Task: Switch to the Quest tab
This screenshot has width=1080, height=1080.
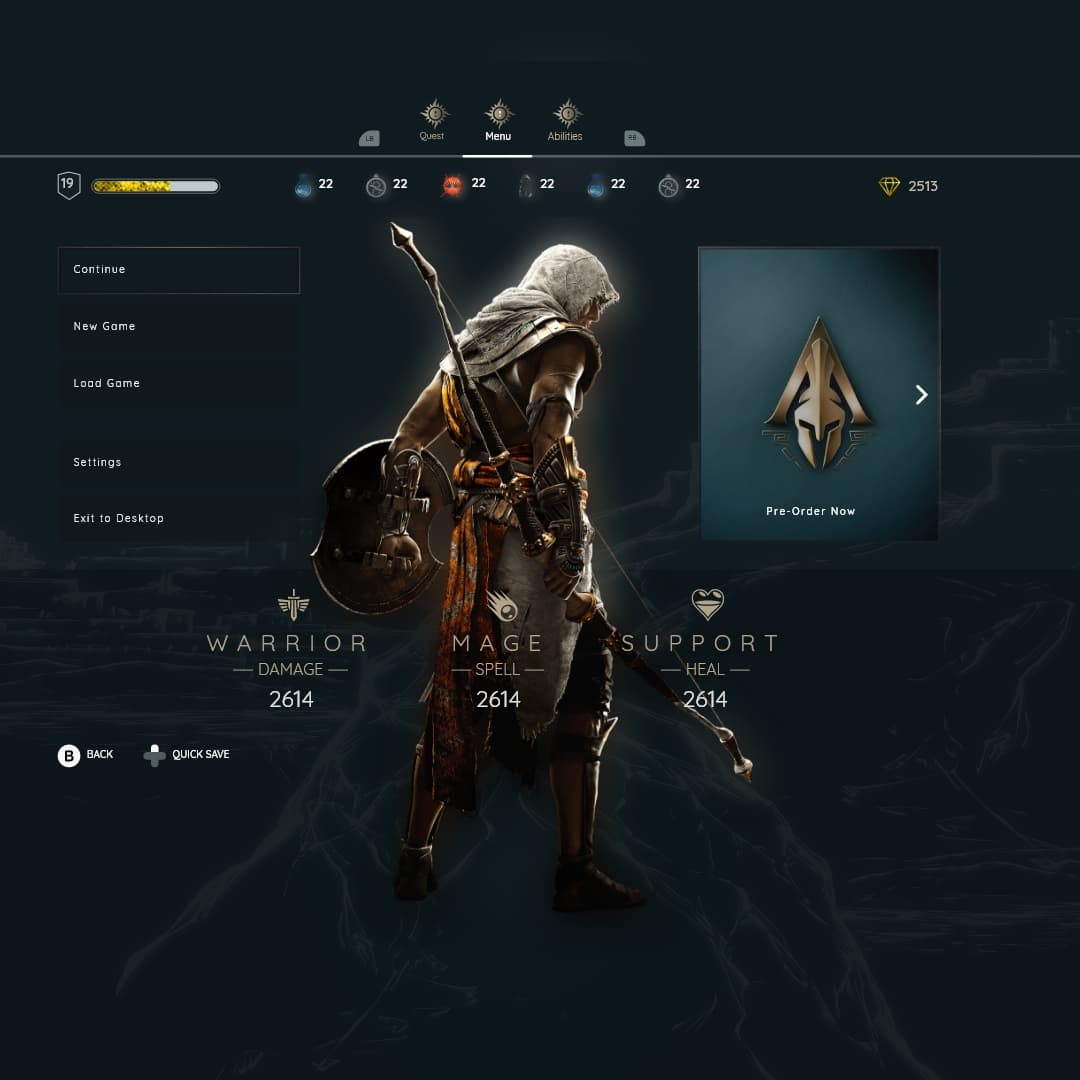Action: [x=433, y=121]
